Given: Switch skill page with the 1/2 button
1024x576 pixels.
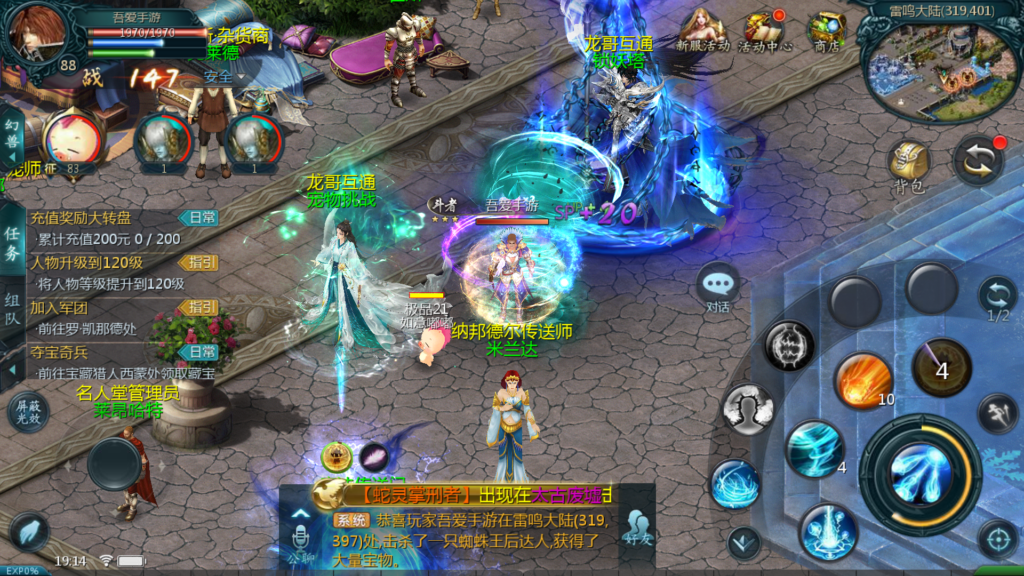Looking at the screenshot, I should [x=997, y=299].
